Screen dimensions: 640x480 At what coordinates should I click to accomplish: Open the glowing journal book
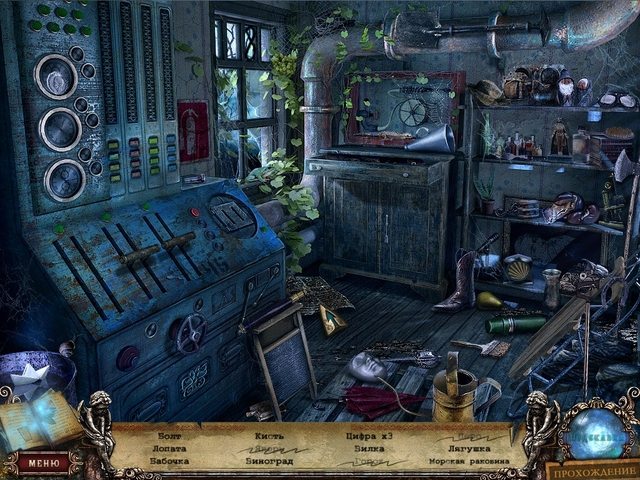click(40, 418)
